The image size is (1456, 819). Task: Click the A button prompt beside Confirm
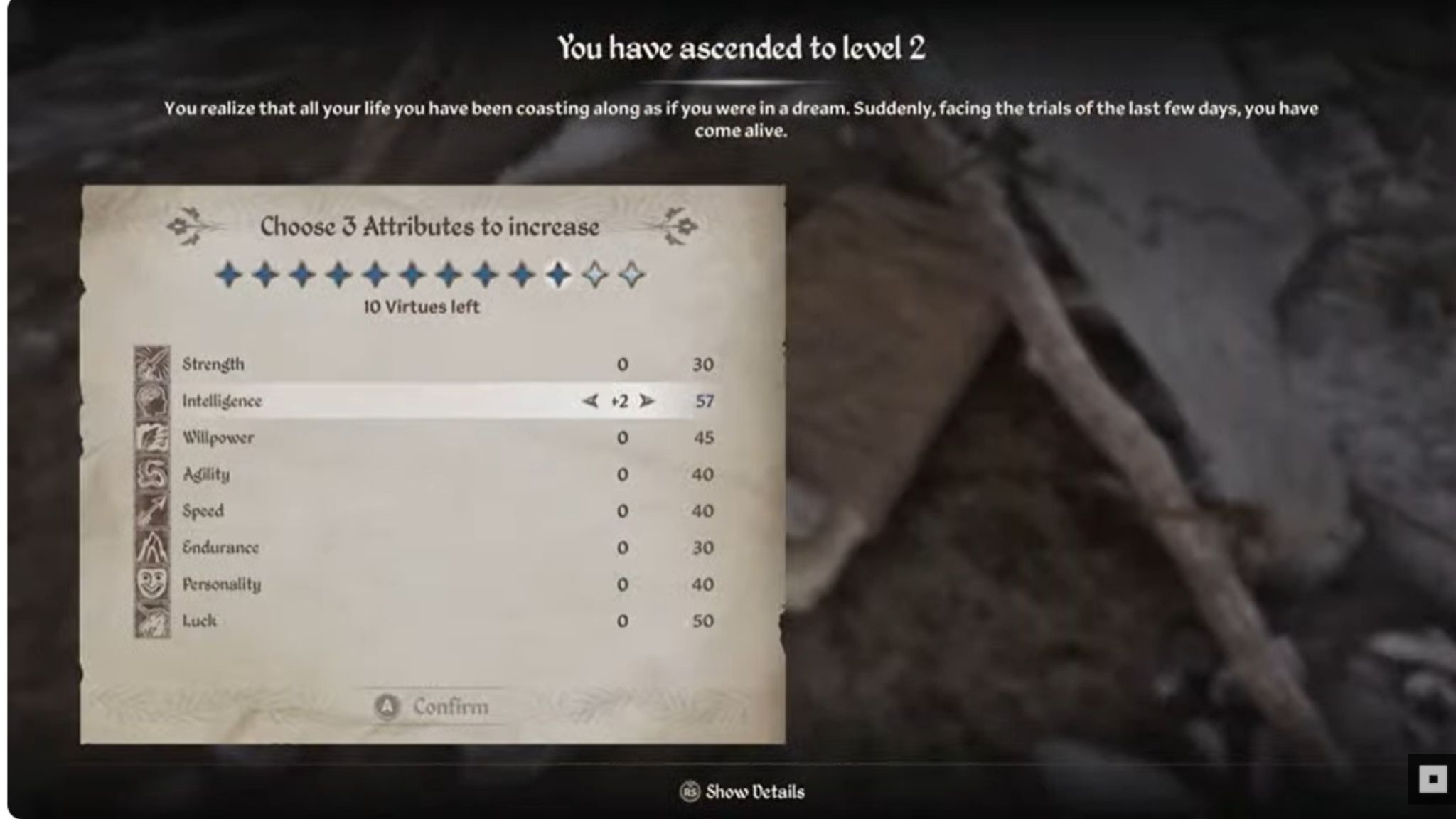[x=387, y=706]
